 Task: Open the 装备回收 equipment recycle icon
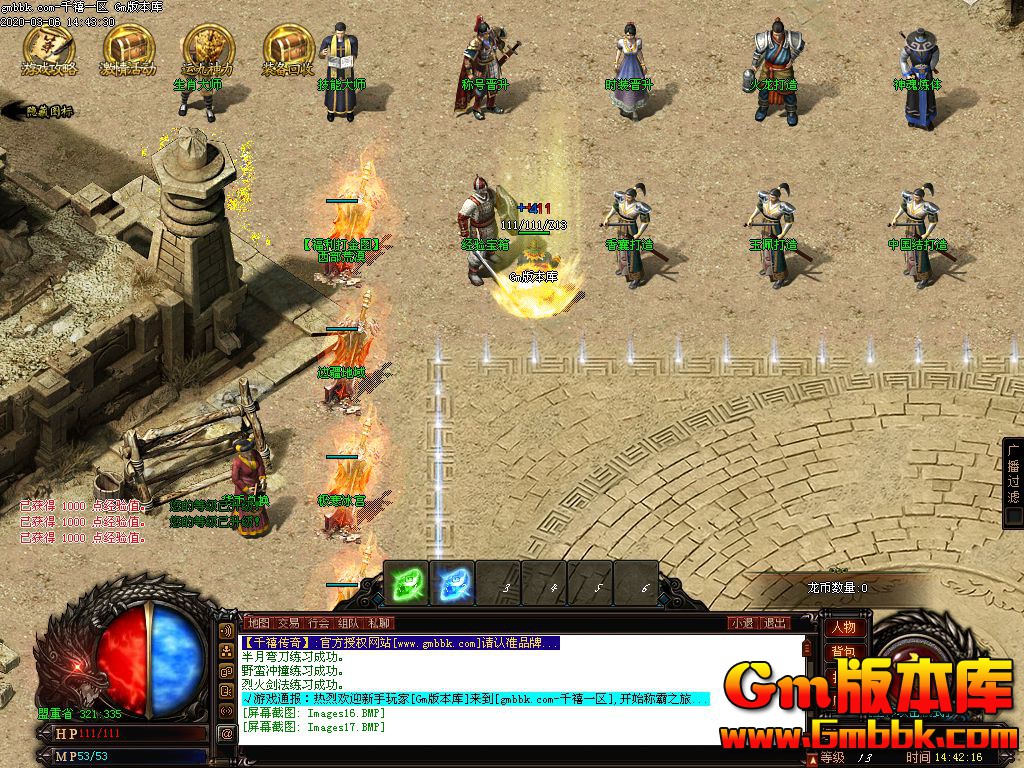coord(288,48)
